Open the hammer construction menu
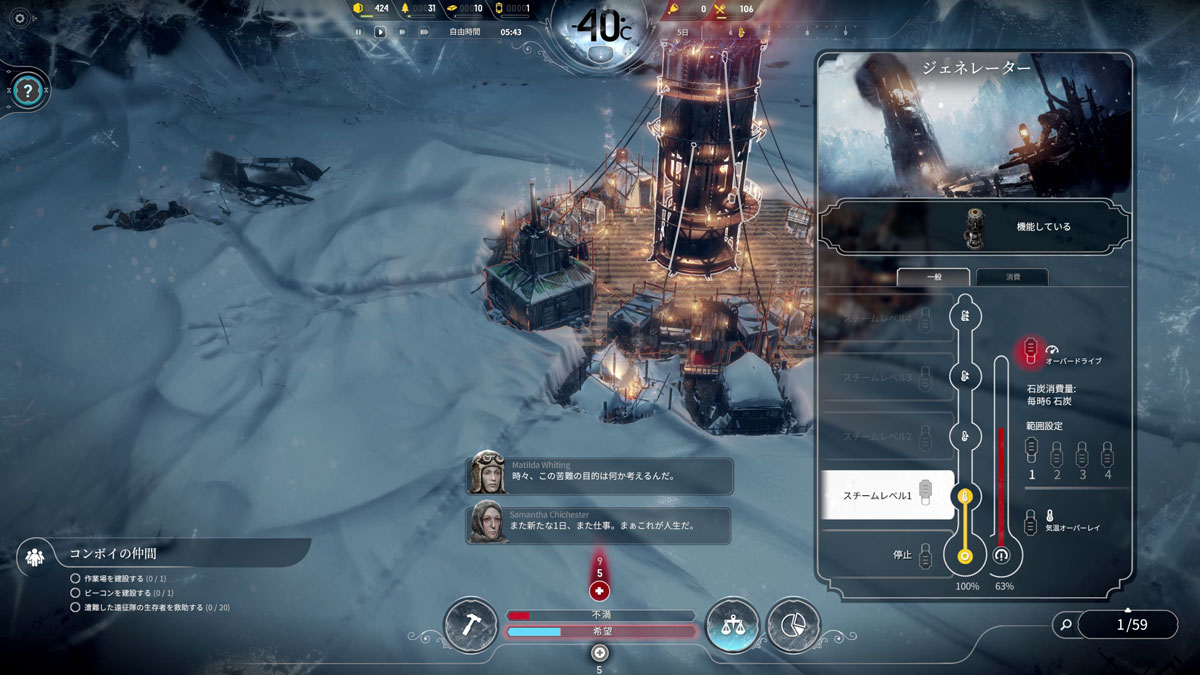The image size is (1200, 675). (470, 625)
